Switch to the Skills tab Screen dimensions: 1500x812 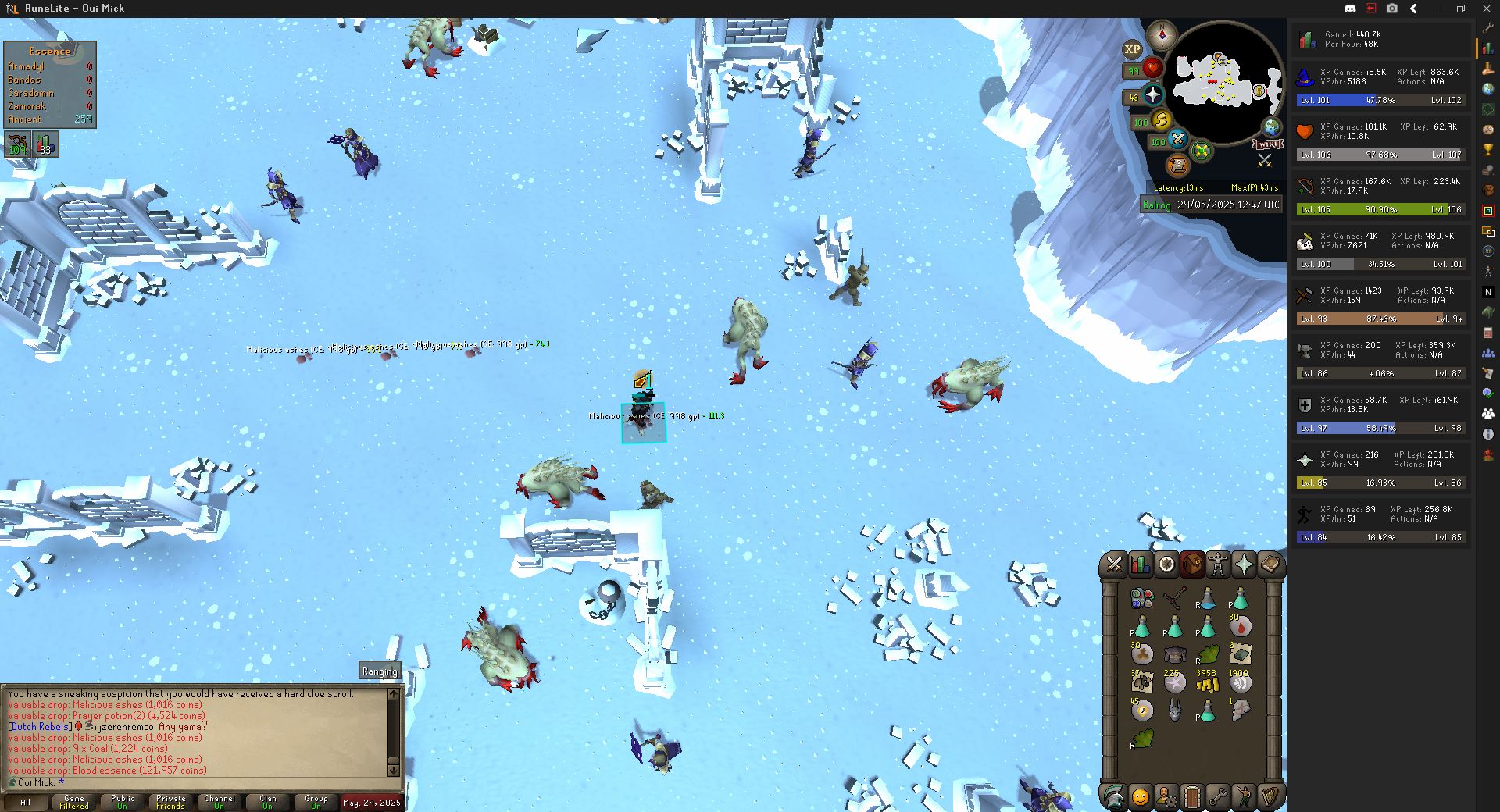[1140, 564]
